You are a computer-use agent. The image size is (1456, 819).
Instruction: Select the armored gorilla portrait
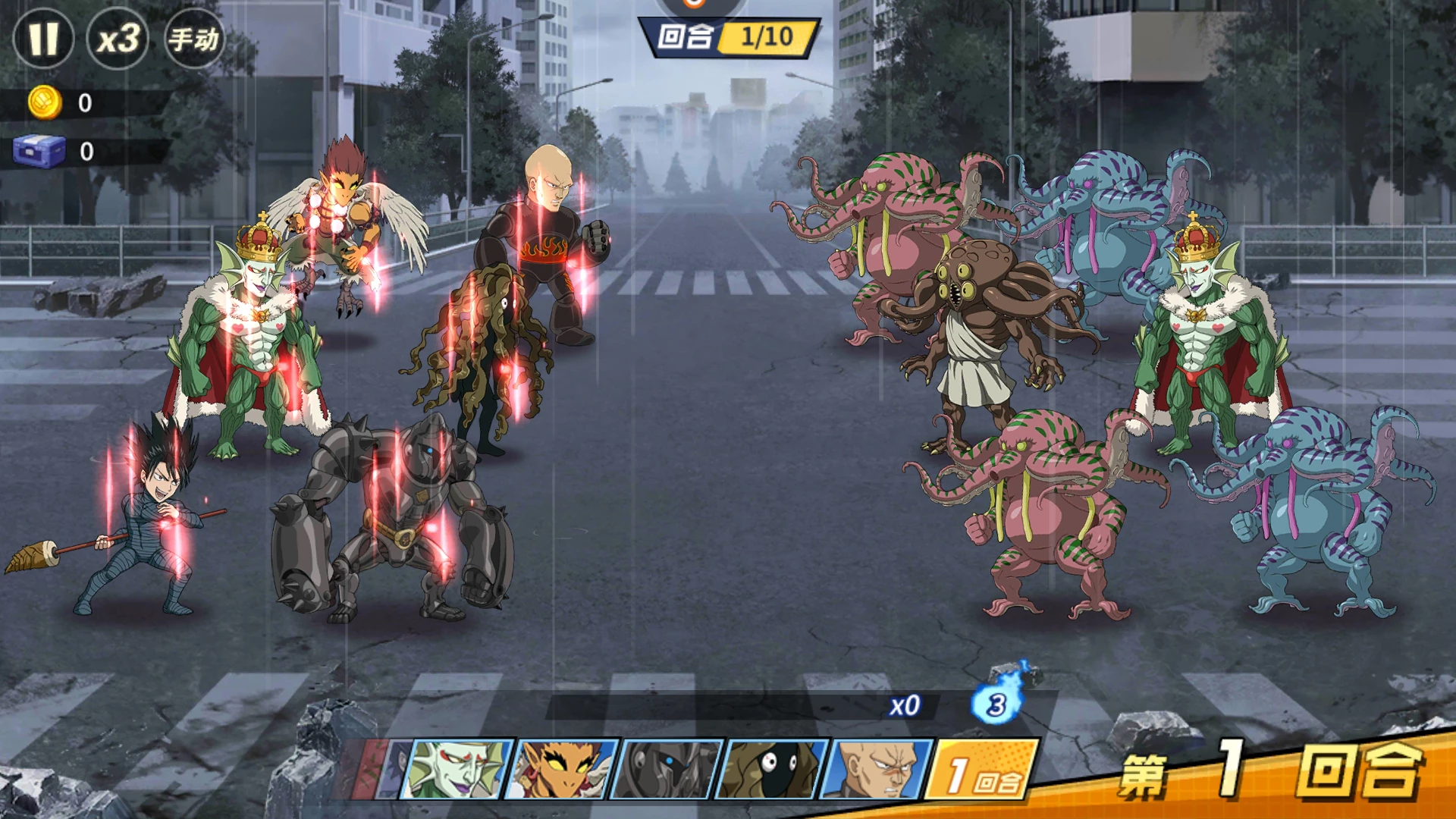[667, 770]
